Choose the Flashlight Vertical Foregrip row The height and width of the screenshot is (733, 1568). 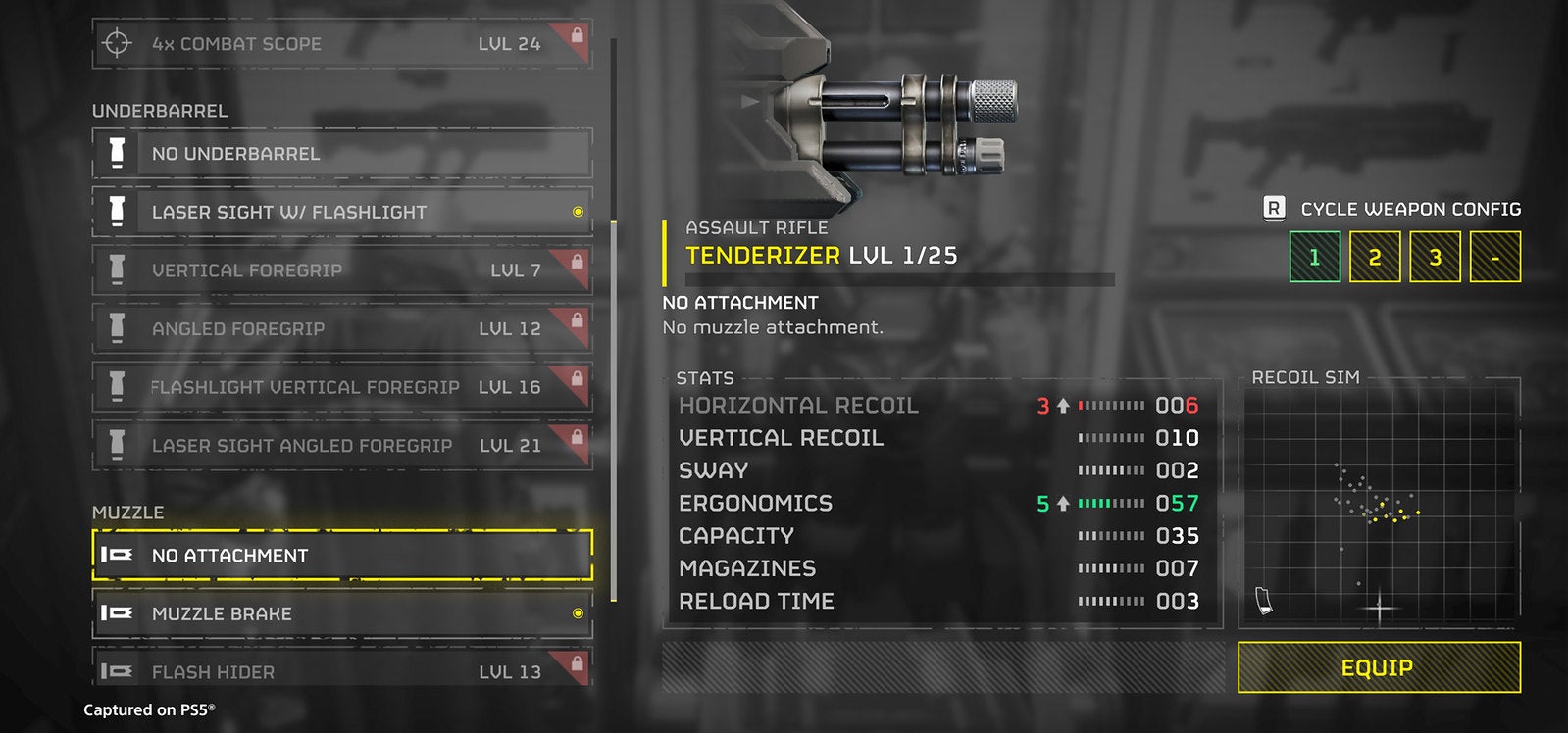[341, 387]
